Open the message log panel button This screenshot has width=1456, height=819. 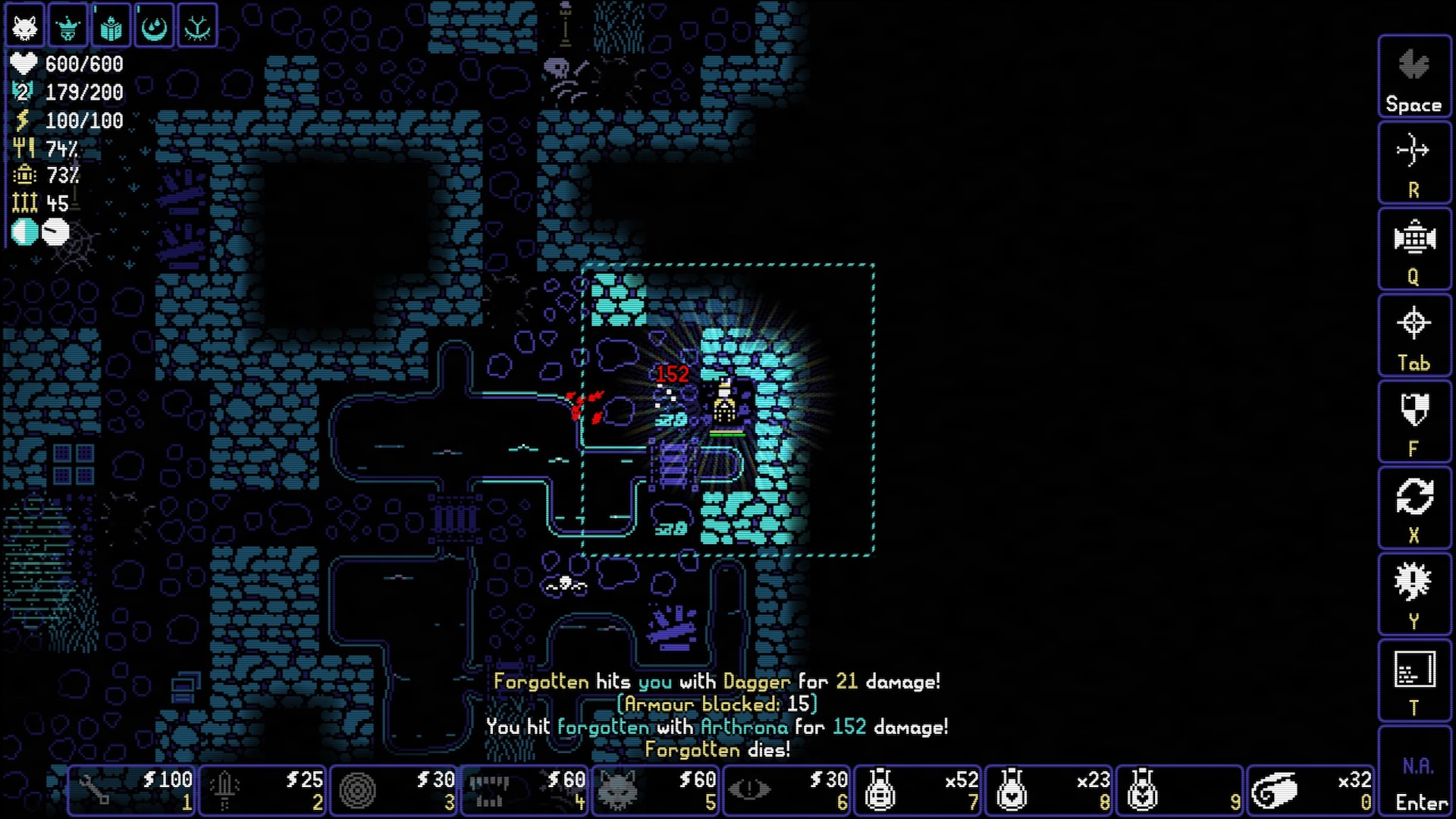[1414, 679]
